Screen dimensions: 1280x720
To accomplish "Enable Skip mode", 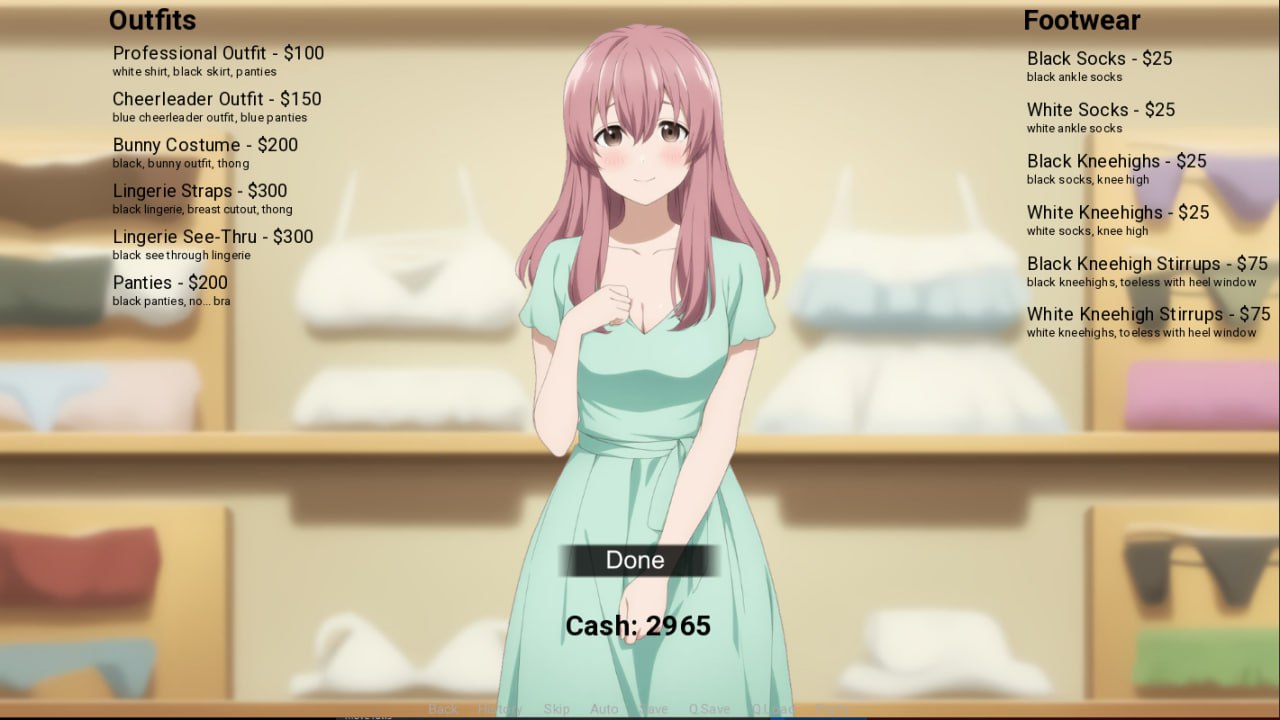I will coord(556,708).
